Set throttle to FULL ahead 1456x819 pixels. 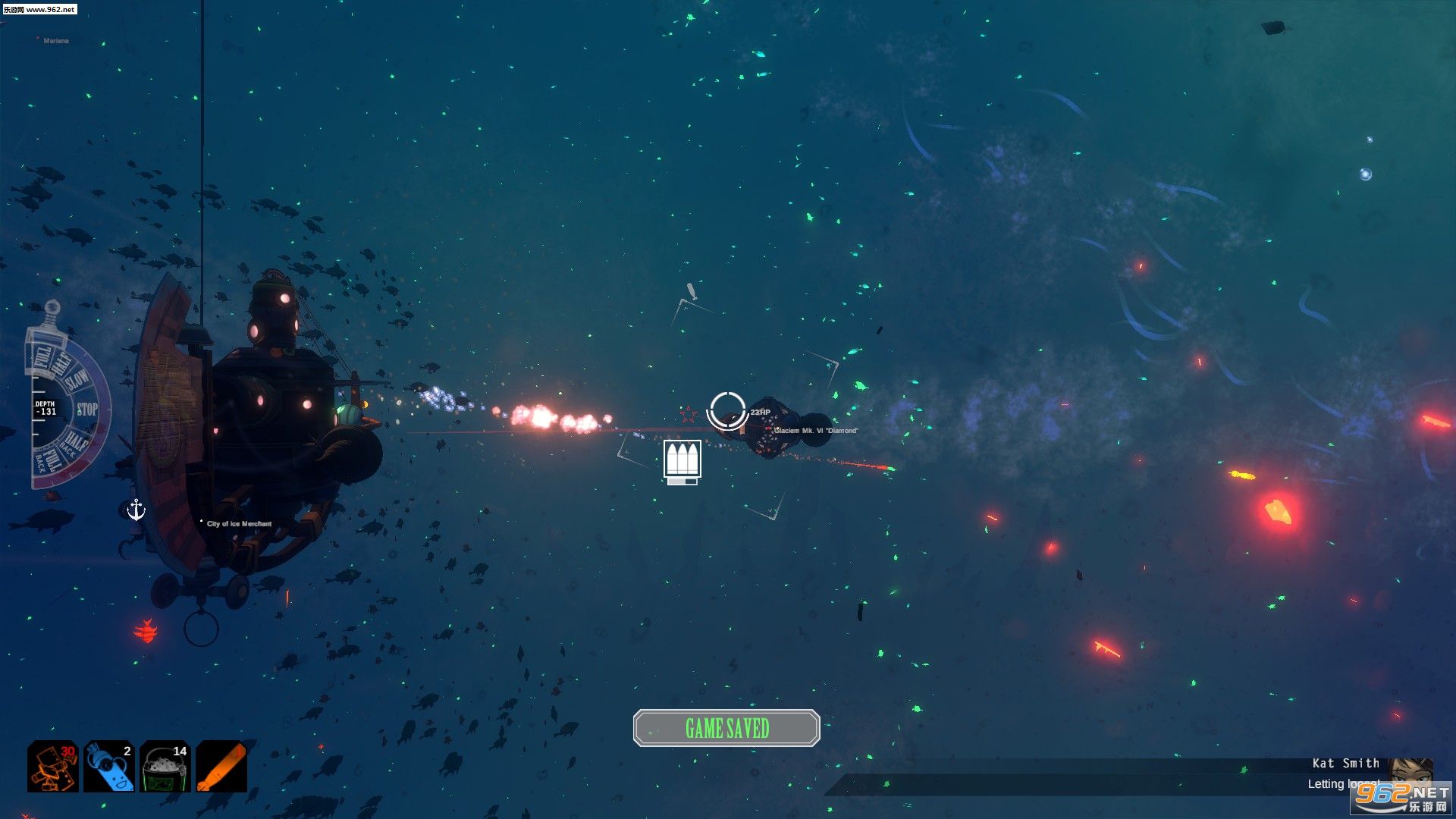coord(42,356)
